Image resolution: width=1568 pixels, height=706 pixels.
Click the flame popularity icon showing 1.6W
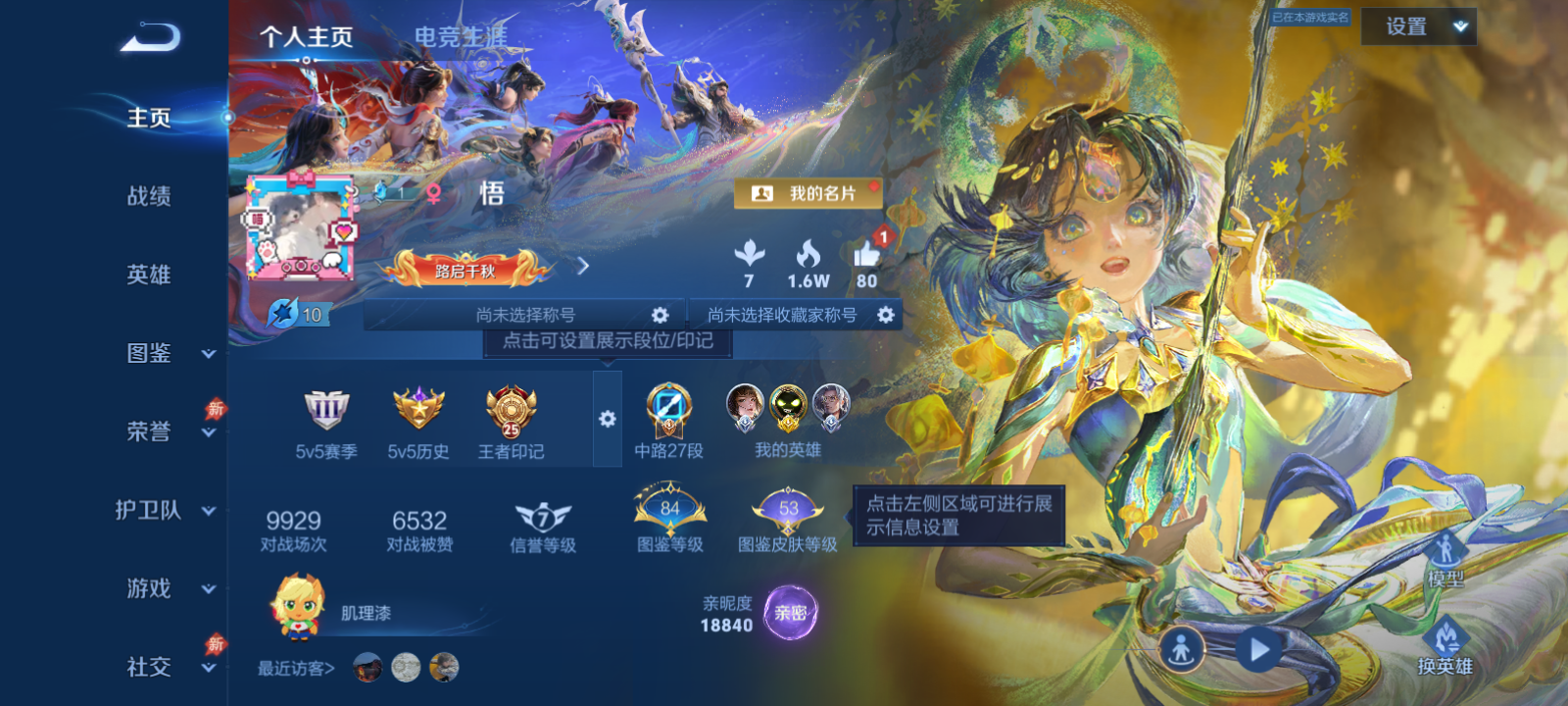[808, 258]
